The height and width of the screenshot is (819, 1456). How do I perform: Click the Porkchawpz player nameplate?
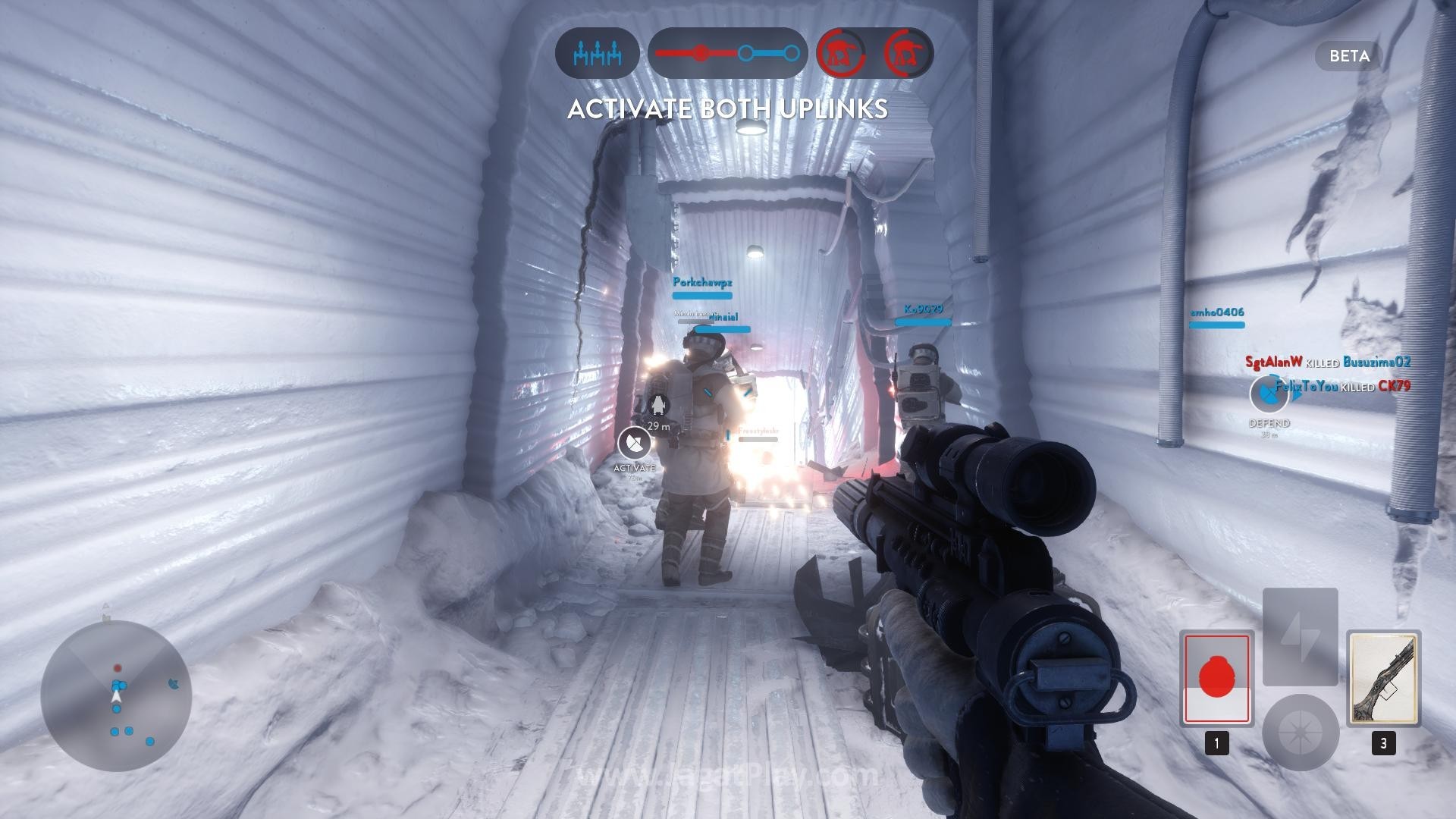702,283
